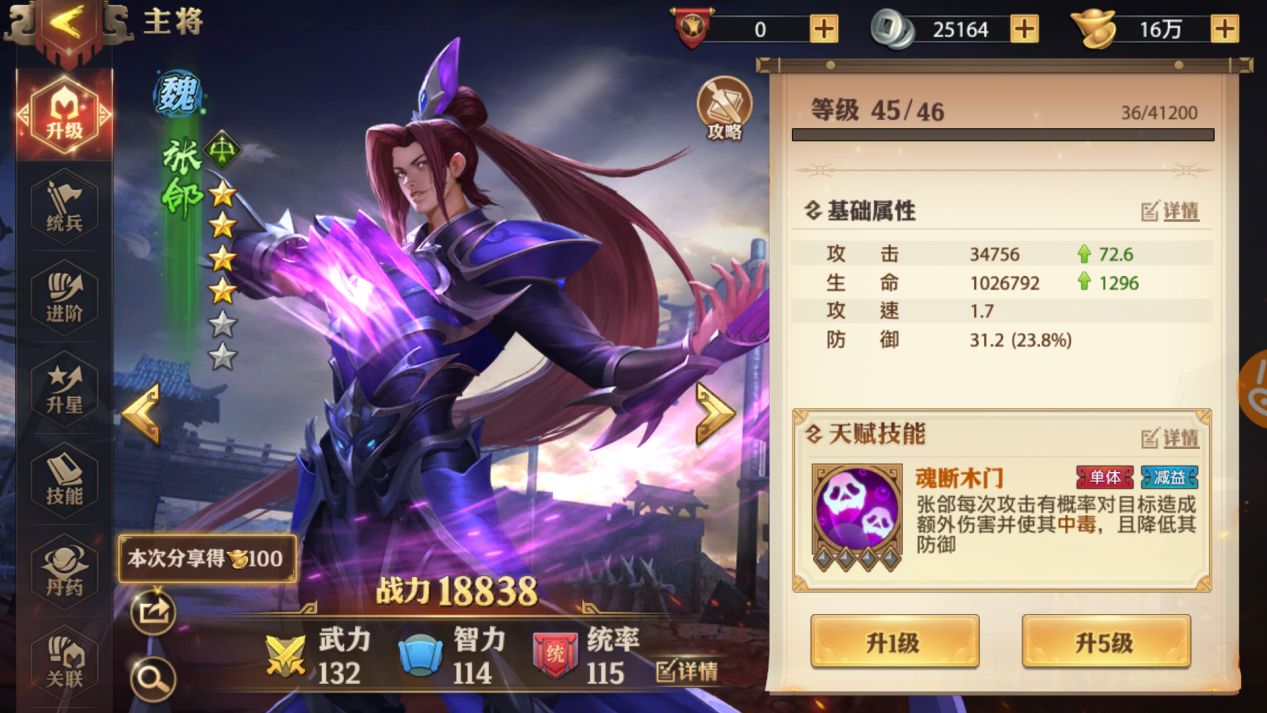The image size is (1267, 713).
Task: Tap the share icon button
Action: click(x=153, y=613)
